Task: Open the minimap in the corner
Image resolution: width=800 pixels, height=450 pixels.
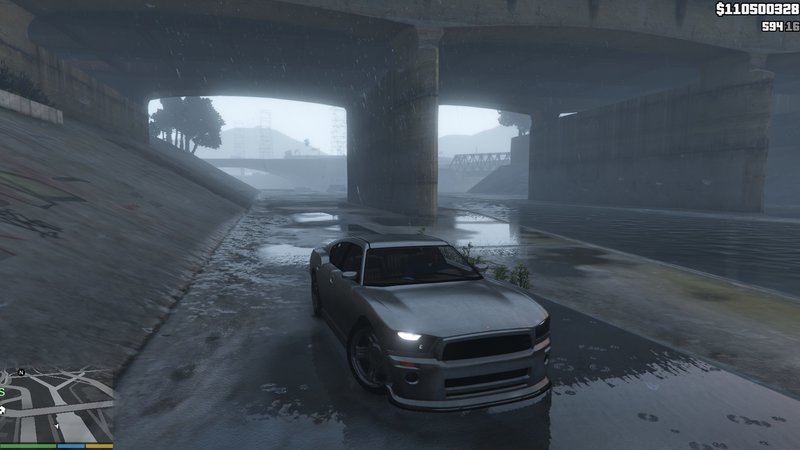Action: coord(56,403)
